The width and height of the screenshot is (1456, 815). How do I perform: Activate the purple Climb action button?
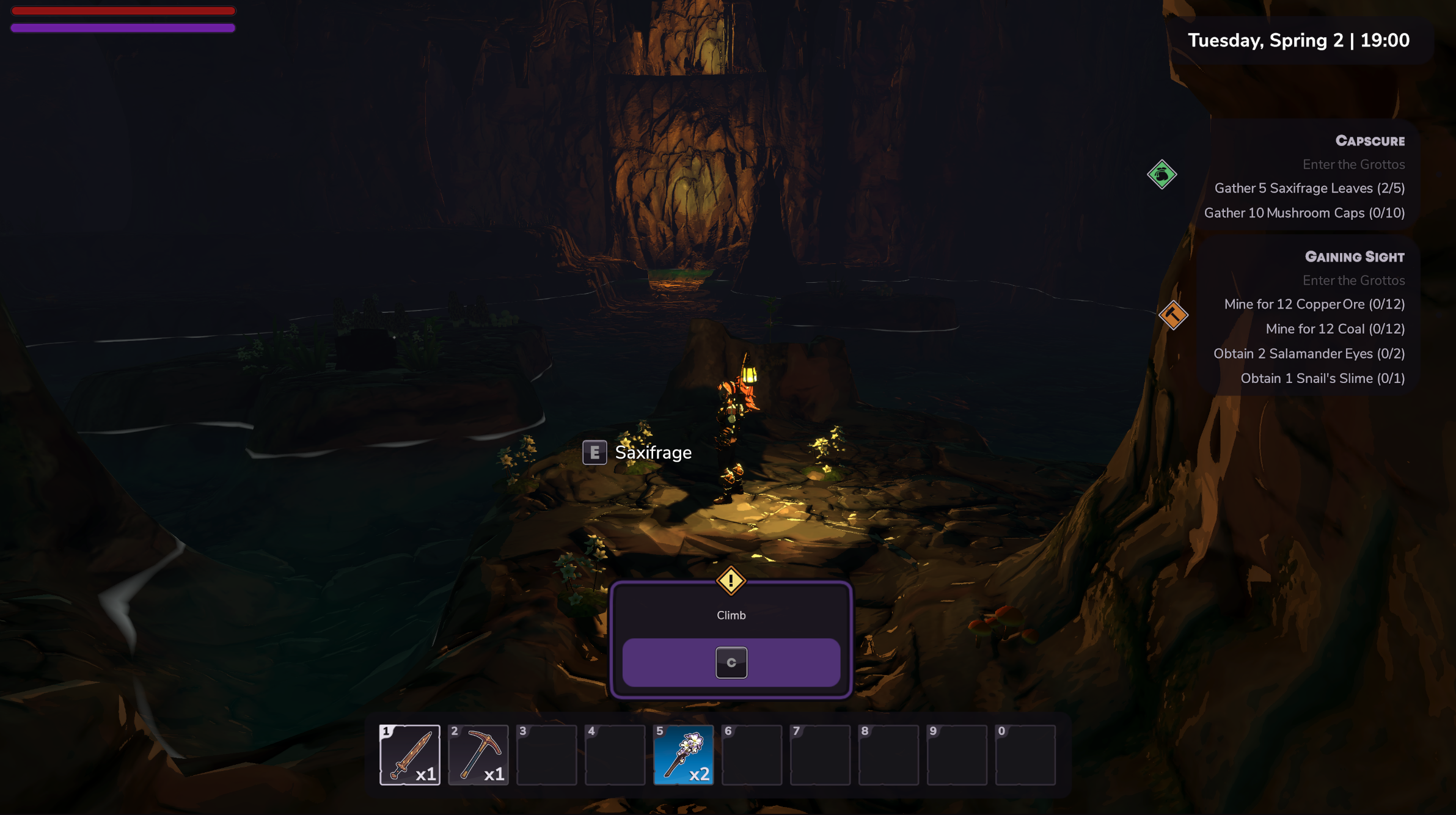coord(731,662)
